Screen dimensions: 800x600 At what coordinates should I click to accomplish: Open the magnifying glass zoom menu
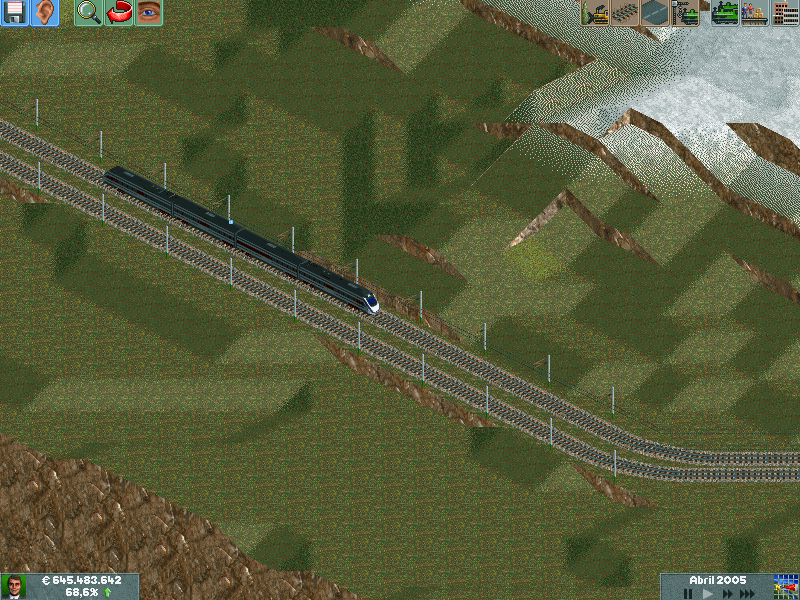tap(89, 13)
